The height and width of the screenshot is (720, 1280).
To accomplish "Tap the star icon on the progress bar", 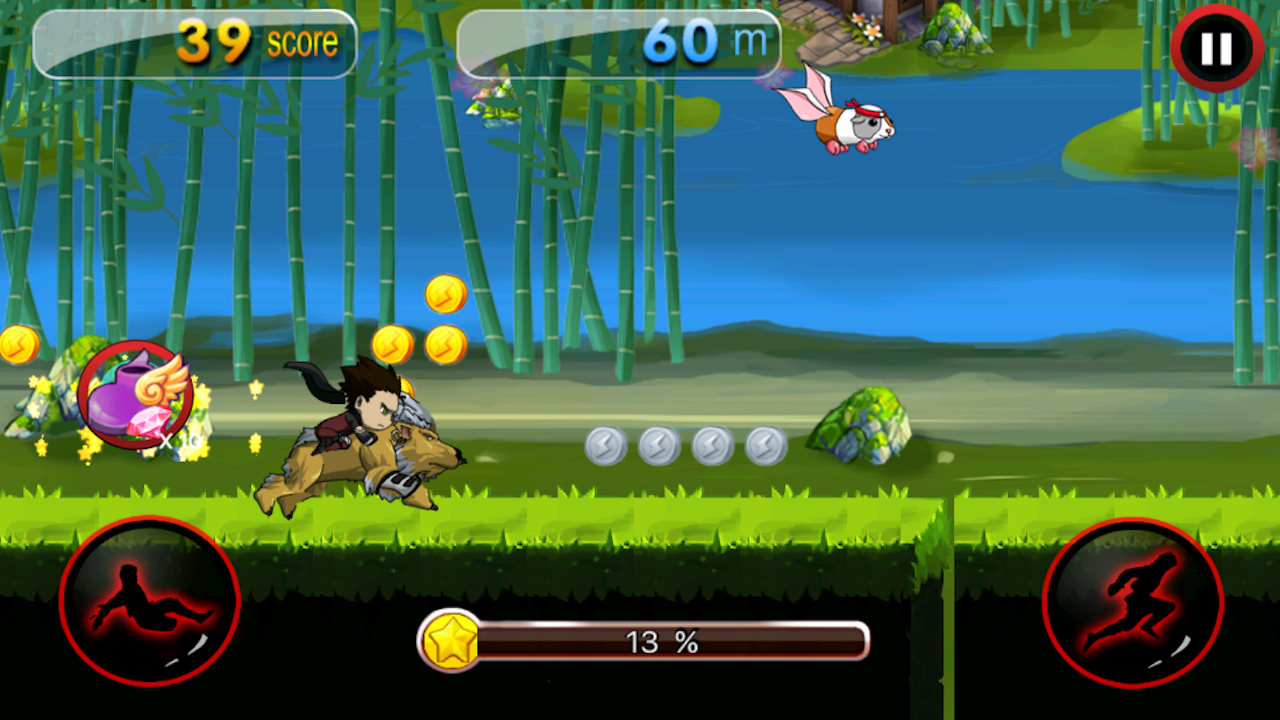I will 450,641.
